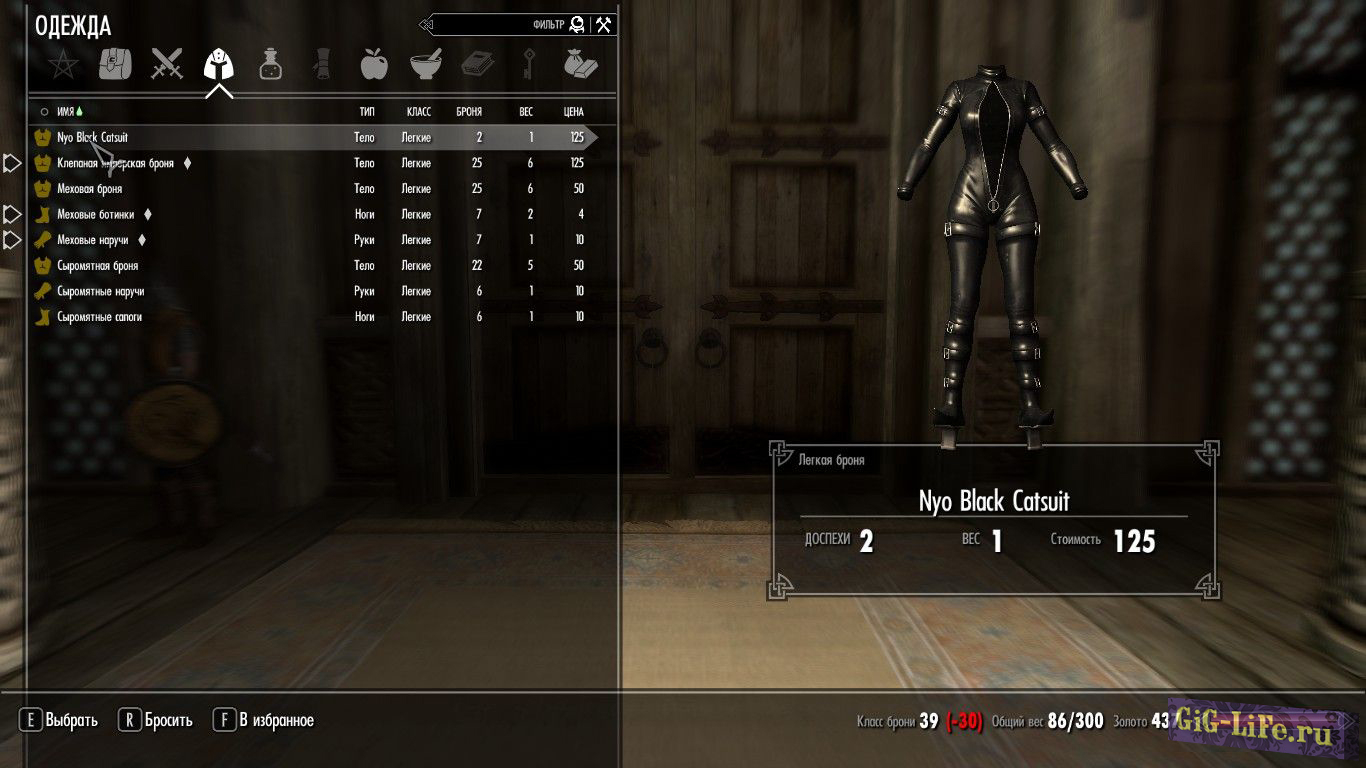Open the mortar and pestle ingredients tab
Viewport: 1366px width, 768px height.
426,65
